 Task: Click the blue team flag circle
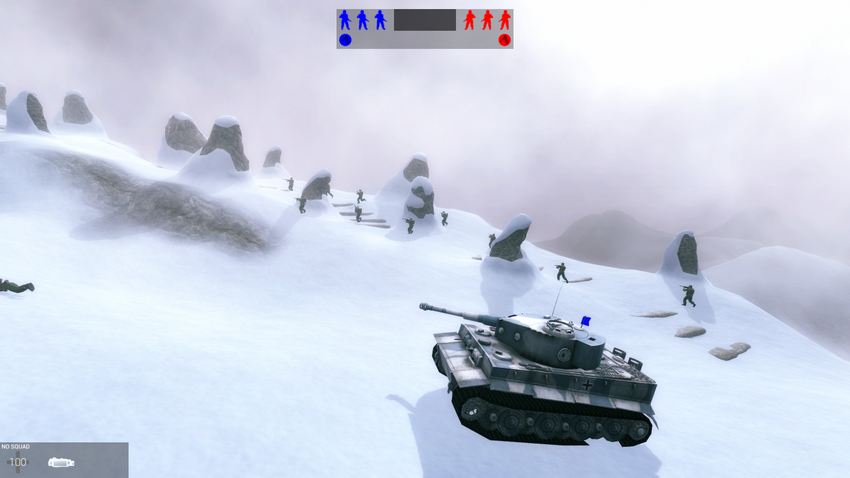coord(345,40)
